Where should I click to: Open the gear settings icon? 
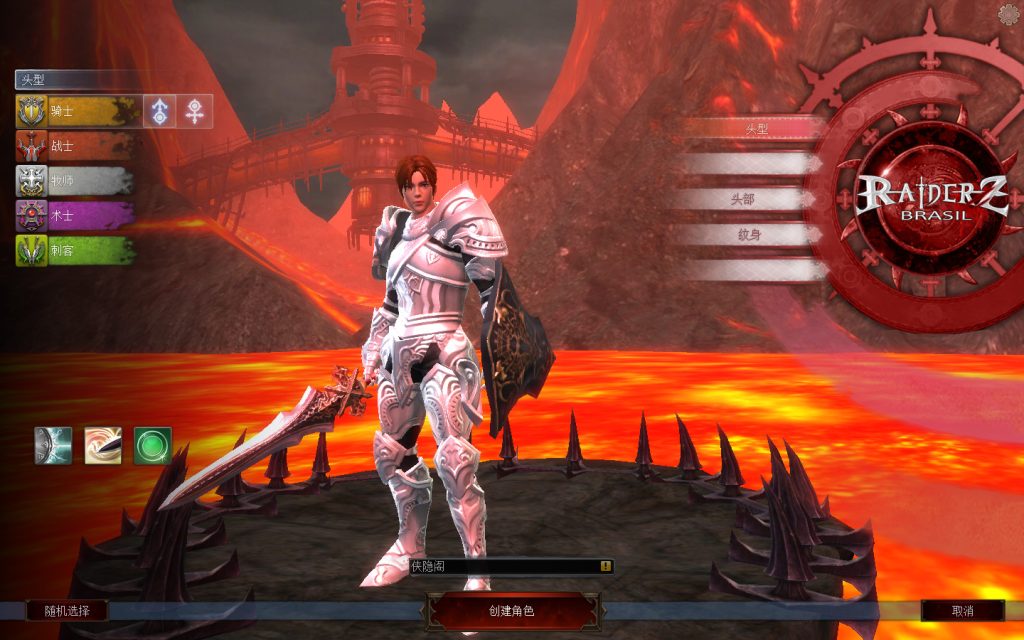click(x=1010, y=12)
